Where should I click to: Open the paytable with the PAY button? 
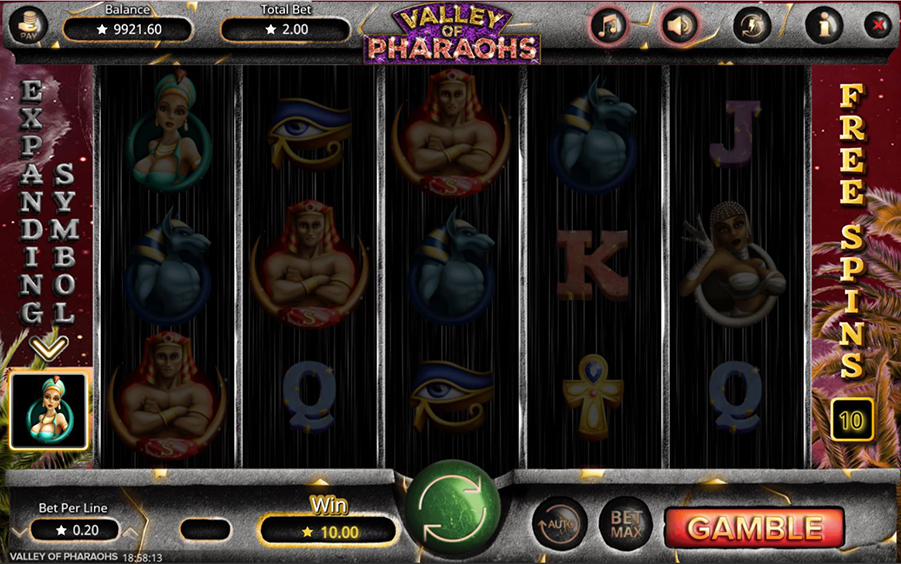27,26
